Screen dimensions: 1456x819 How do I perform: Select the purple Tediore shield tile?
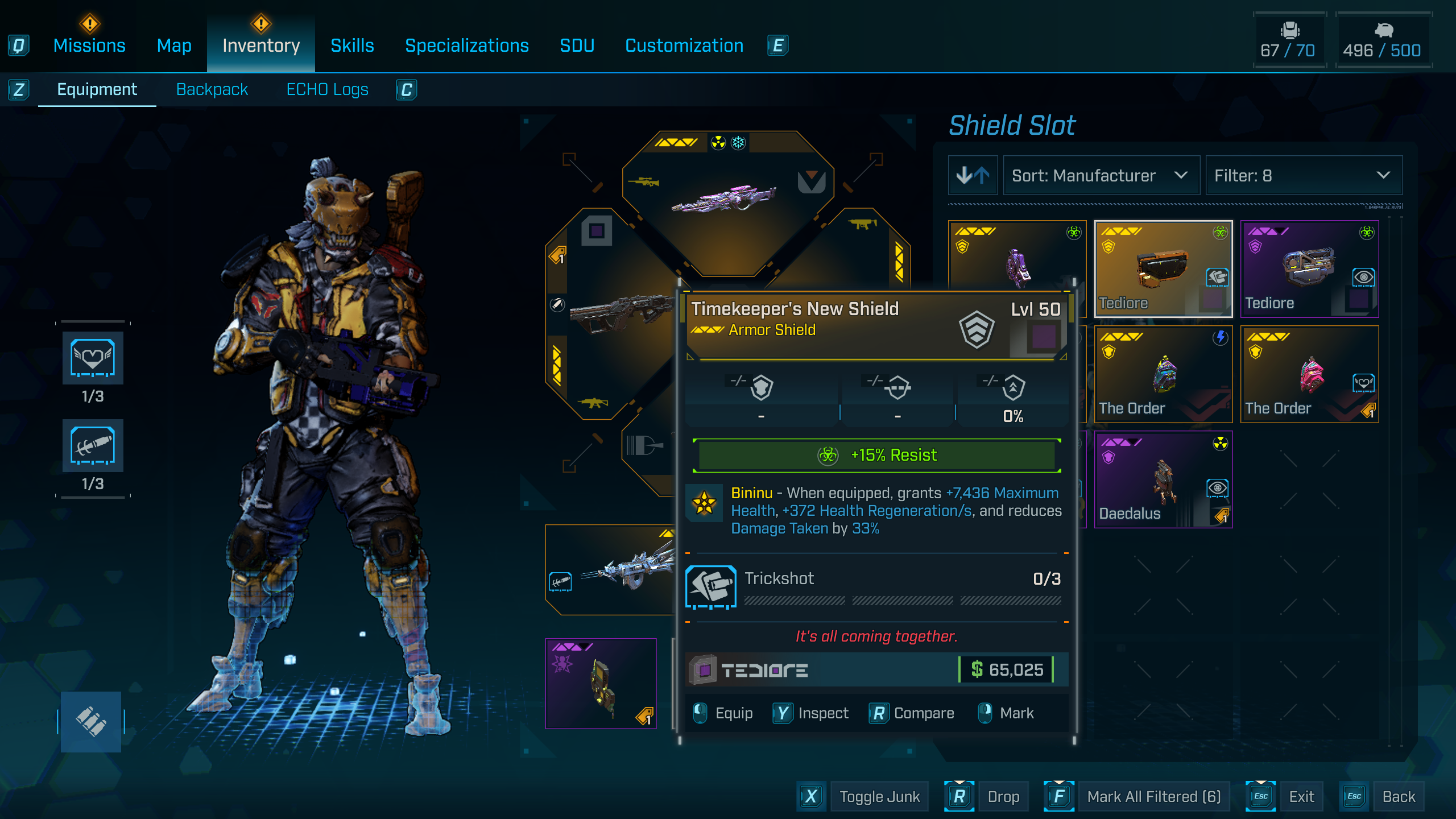(1309, 269)
